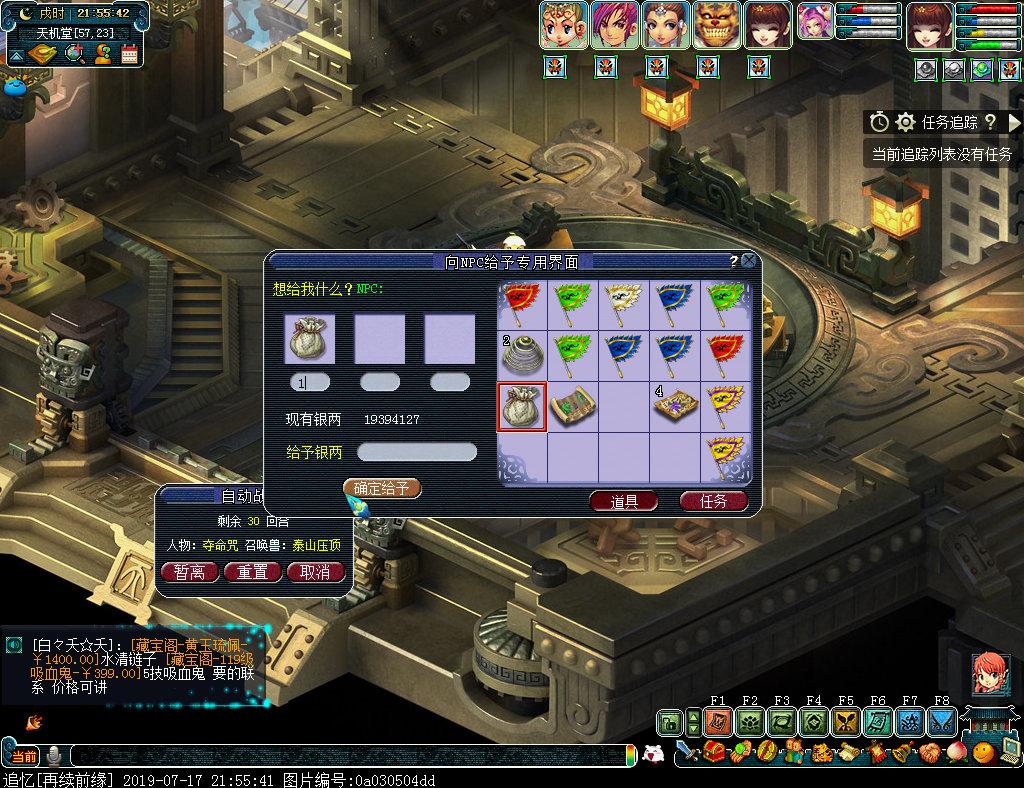Activate the F8 skill shortcut
Screen dimensions: 1024x788
[x=941, y=721]
